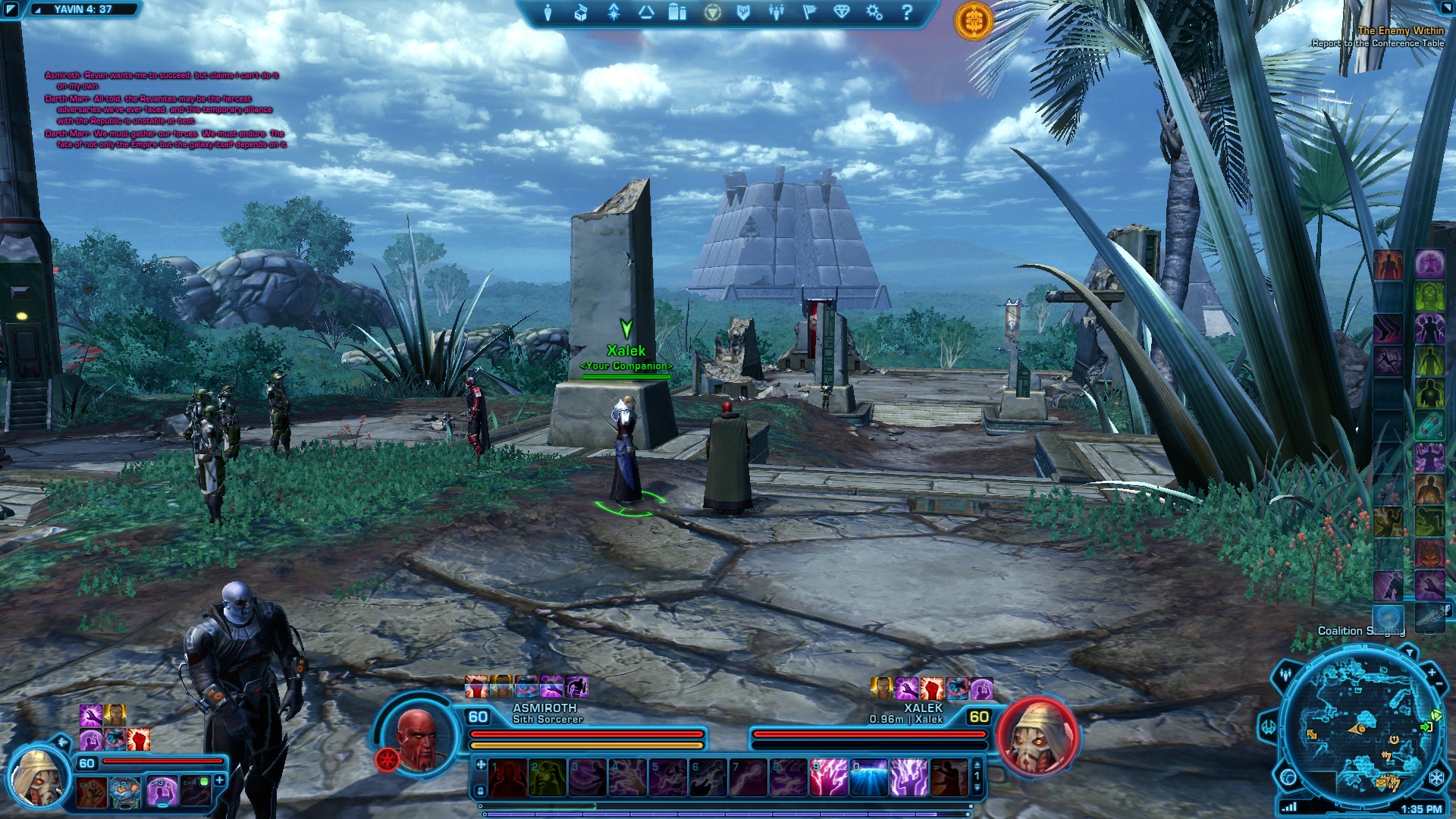Open the settings gear in the top menu
1456x819 pixels.
874,12
